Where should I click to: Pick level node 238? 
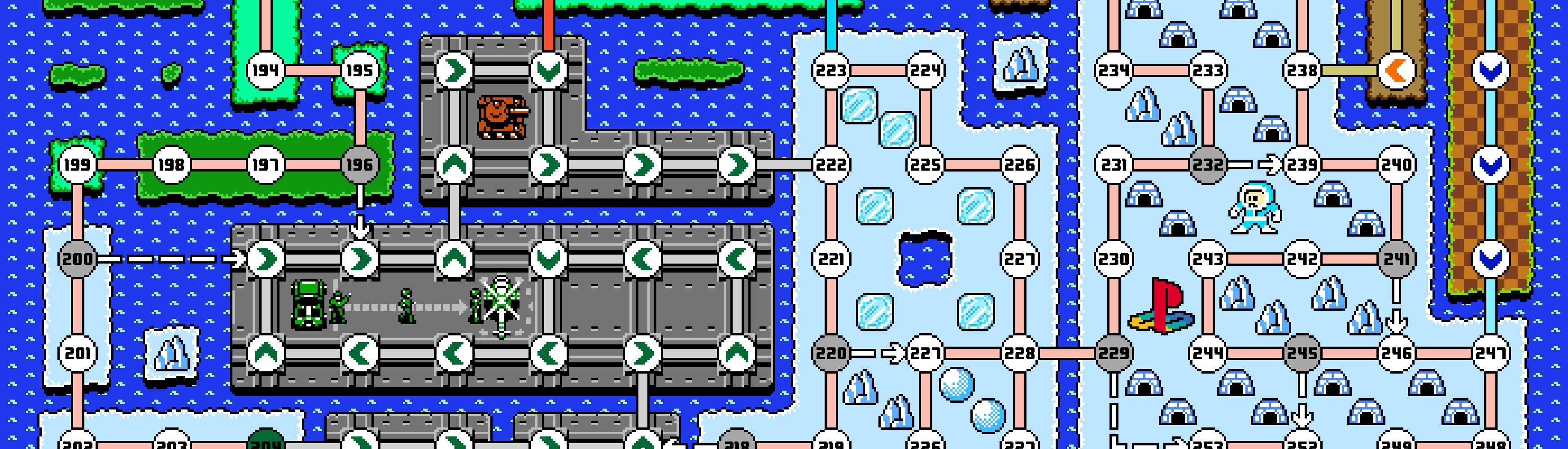point(1302,70)
